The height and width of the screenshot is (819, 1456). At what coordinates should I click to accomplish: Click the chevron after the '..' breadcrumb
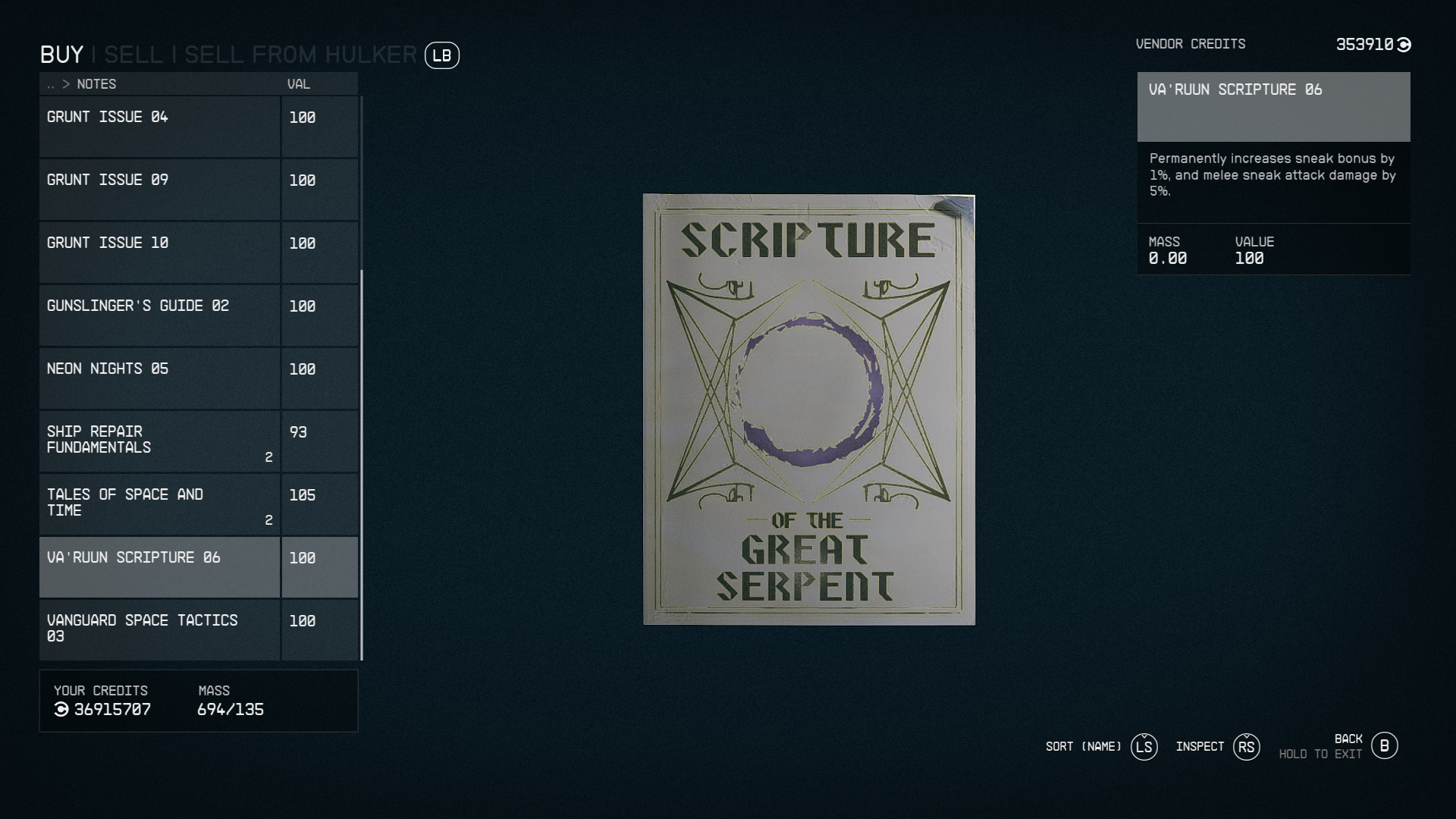[x=67, y=84]
